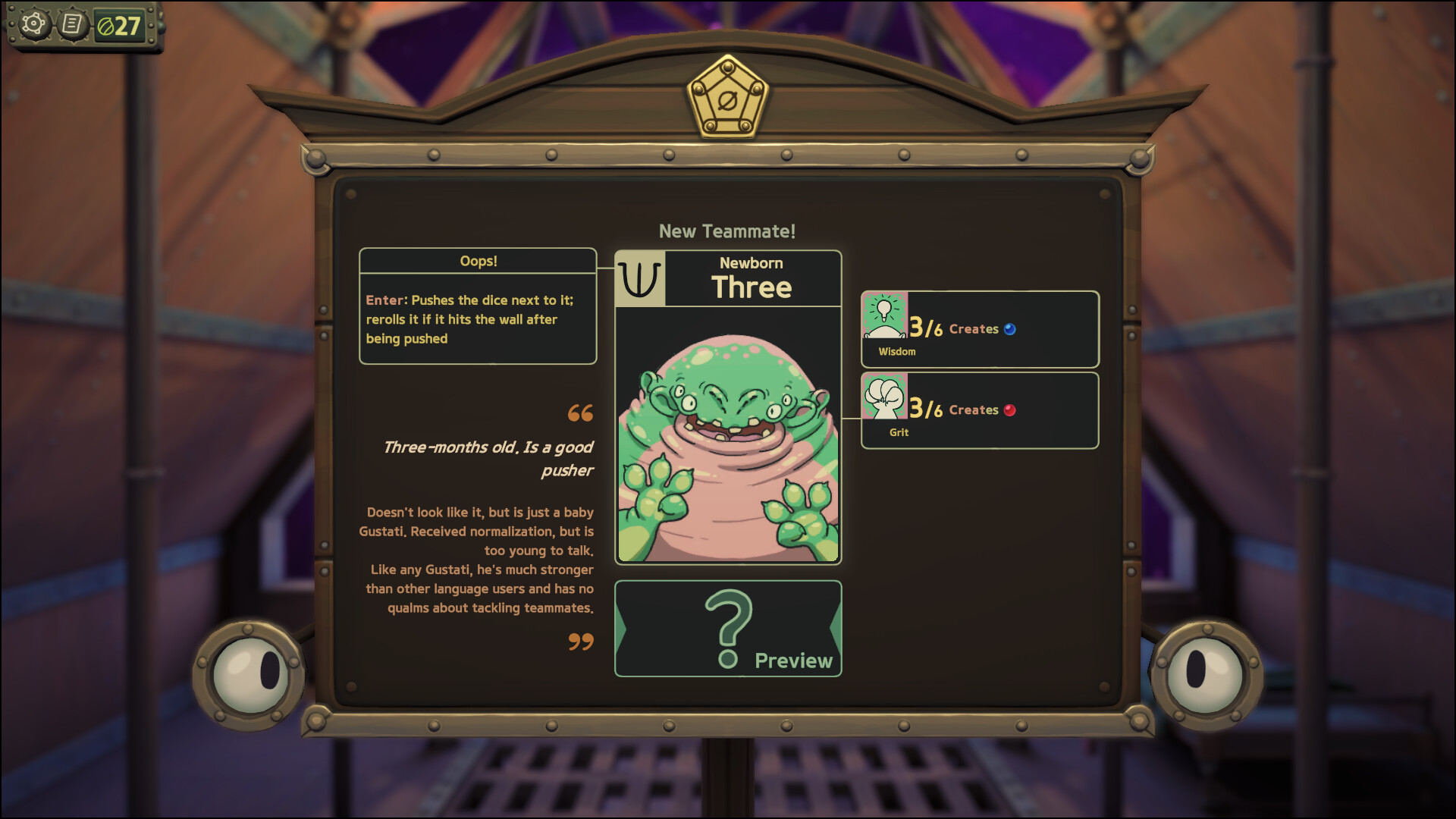Open the journal log icon
Image resolution: width=1456 pixels, height=819 pixels.
pyautogui.click(x=73, y=24)
